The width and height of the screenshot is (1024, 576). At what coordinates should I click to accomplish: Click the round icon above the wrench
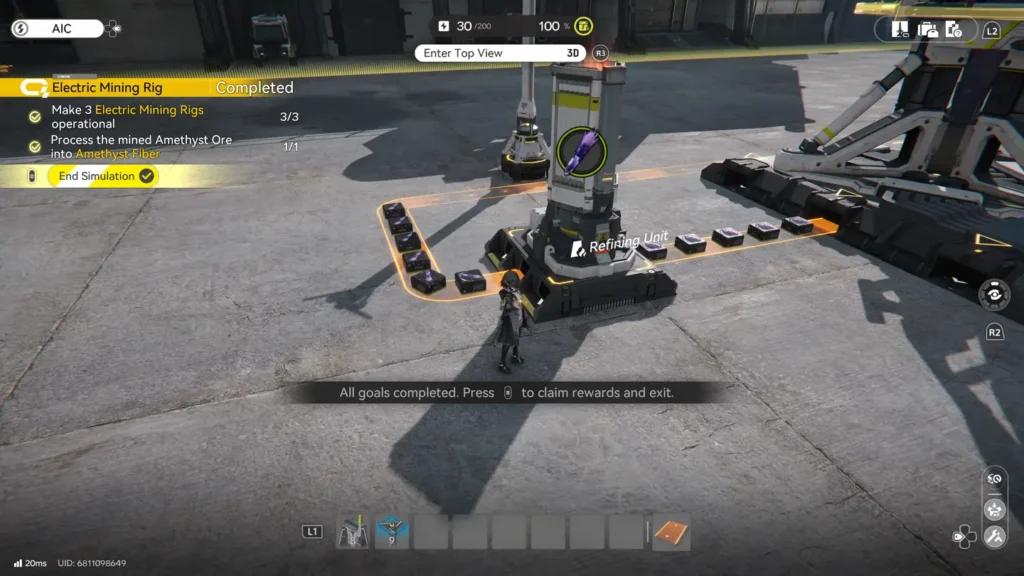[994, 509]
